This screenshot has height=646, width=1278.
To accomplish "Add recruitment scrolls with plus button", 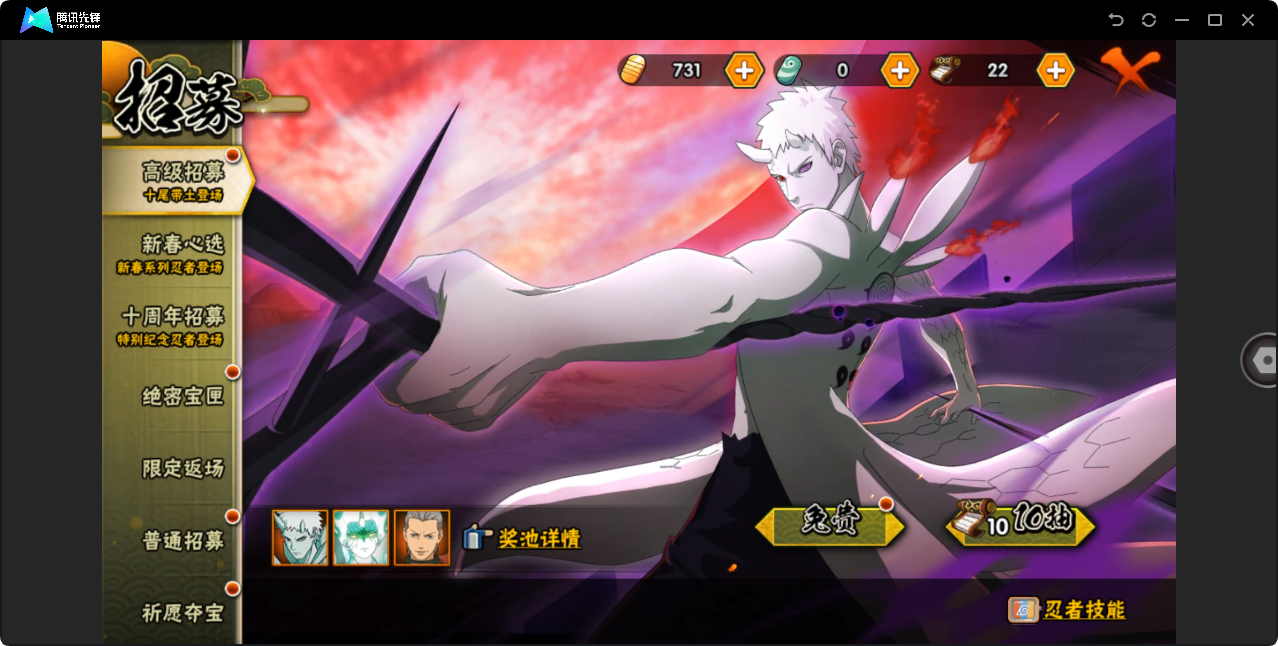I will 1055,70.
